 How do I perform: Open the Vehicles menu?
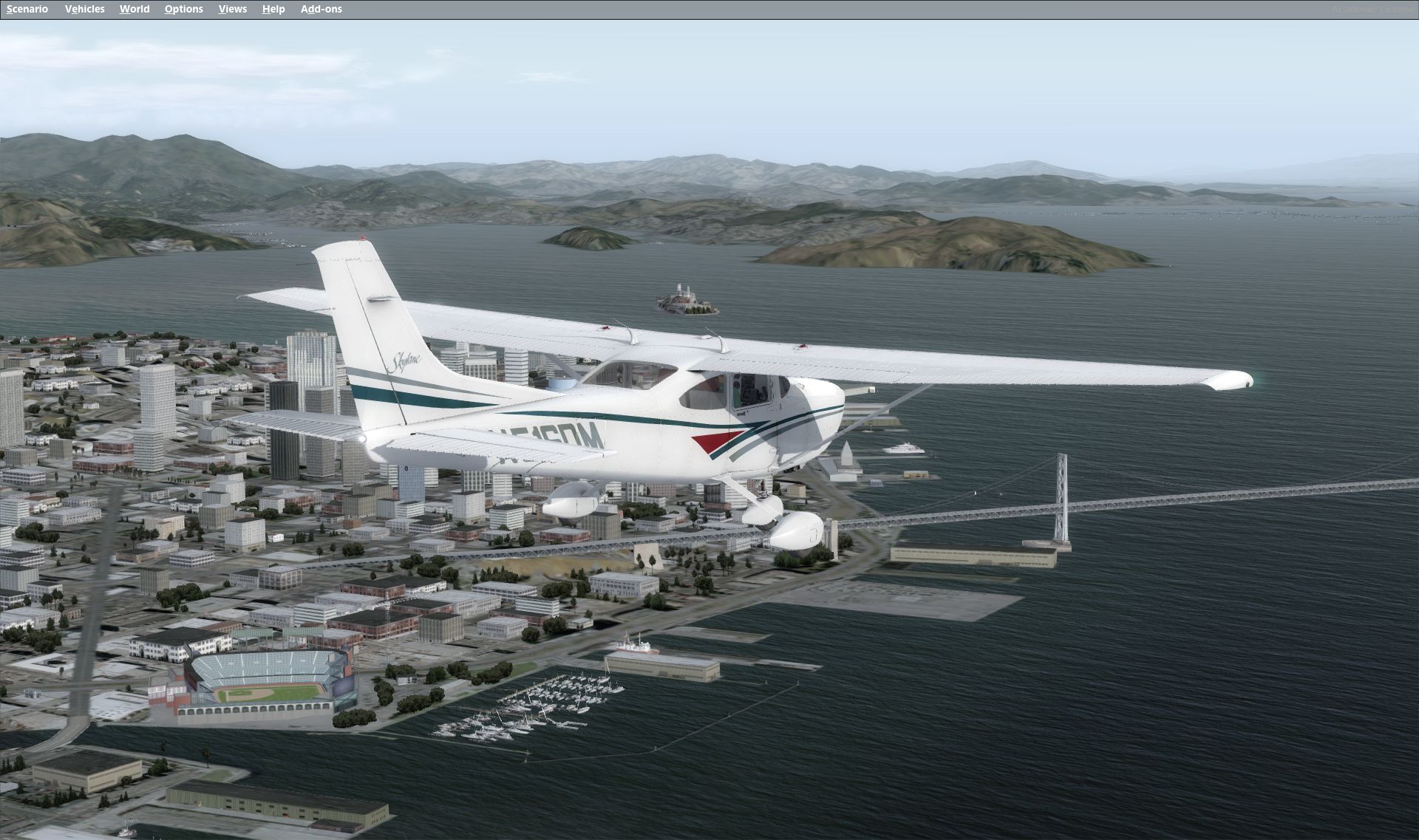tap(84, 9)
